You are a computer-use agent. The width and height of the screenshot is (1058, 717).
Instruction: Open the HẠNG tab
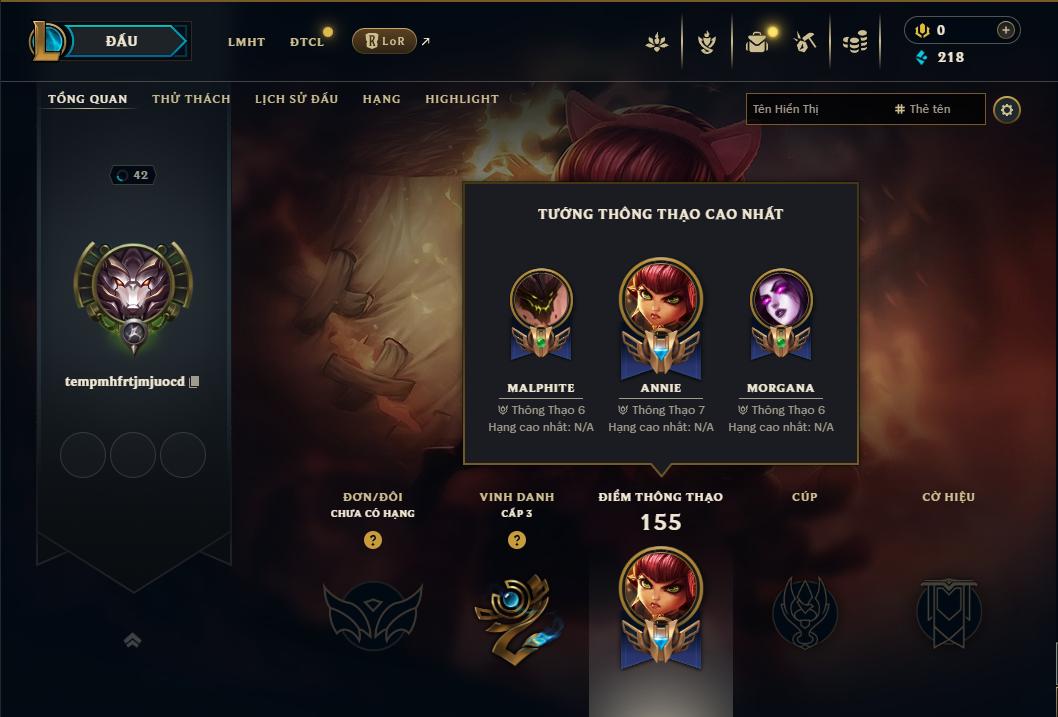[x=381, y=99]
